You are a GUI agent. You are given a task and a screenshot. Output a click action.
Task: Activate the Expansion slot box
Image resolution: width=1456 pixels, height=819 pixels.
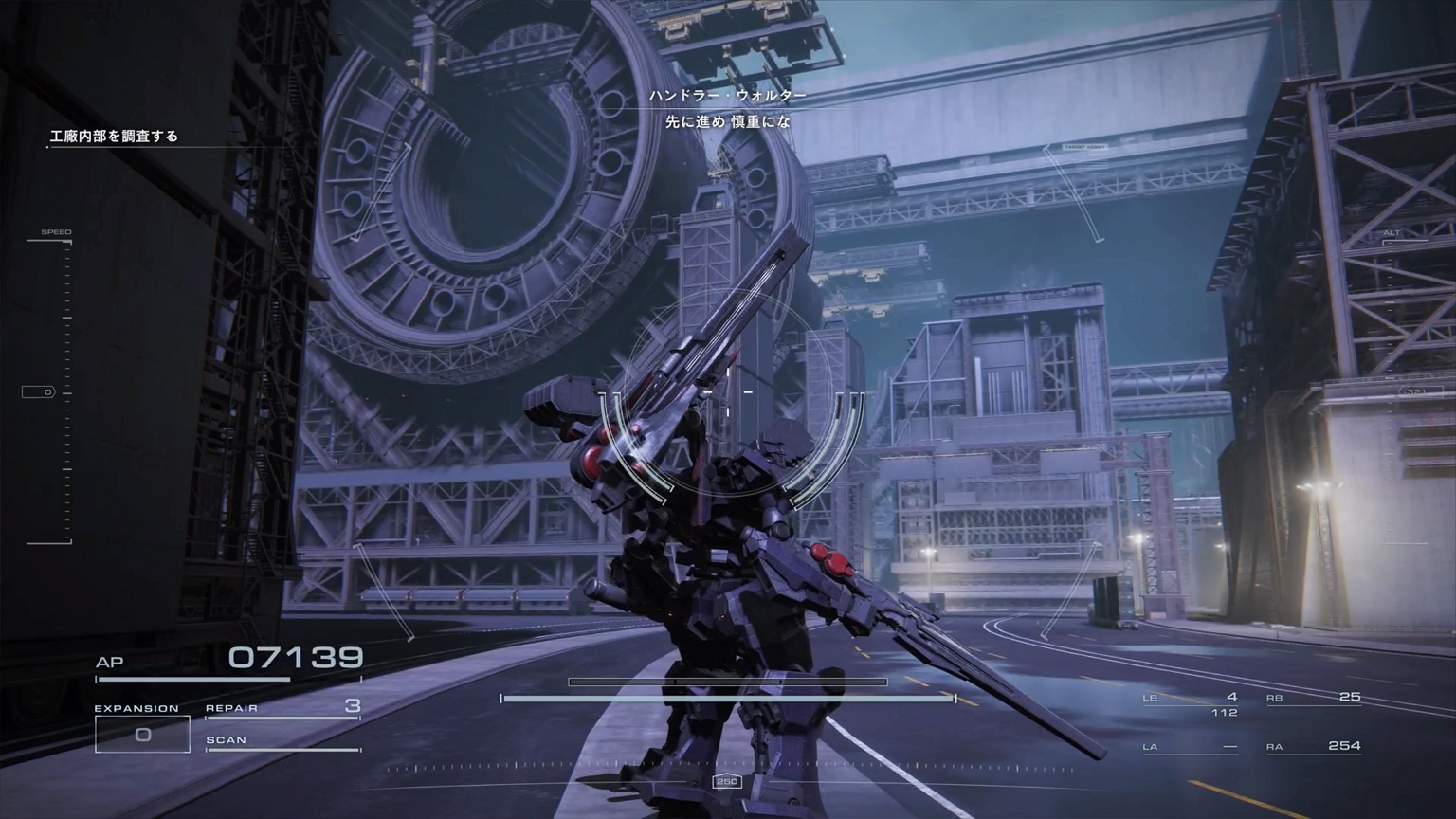(142, 735)
